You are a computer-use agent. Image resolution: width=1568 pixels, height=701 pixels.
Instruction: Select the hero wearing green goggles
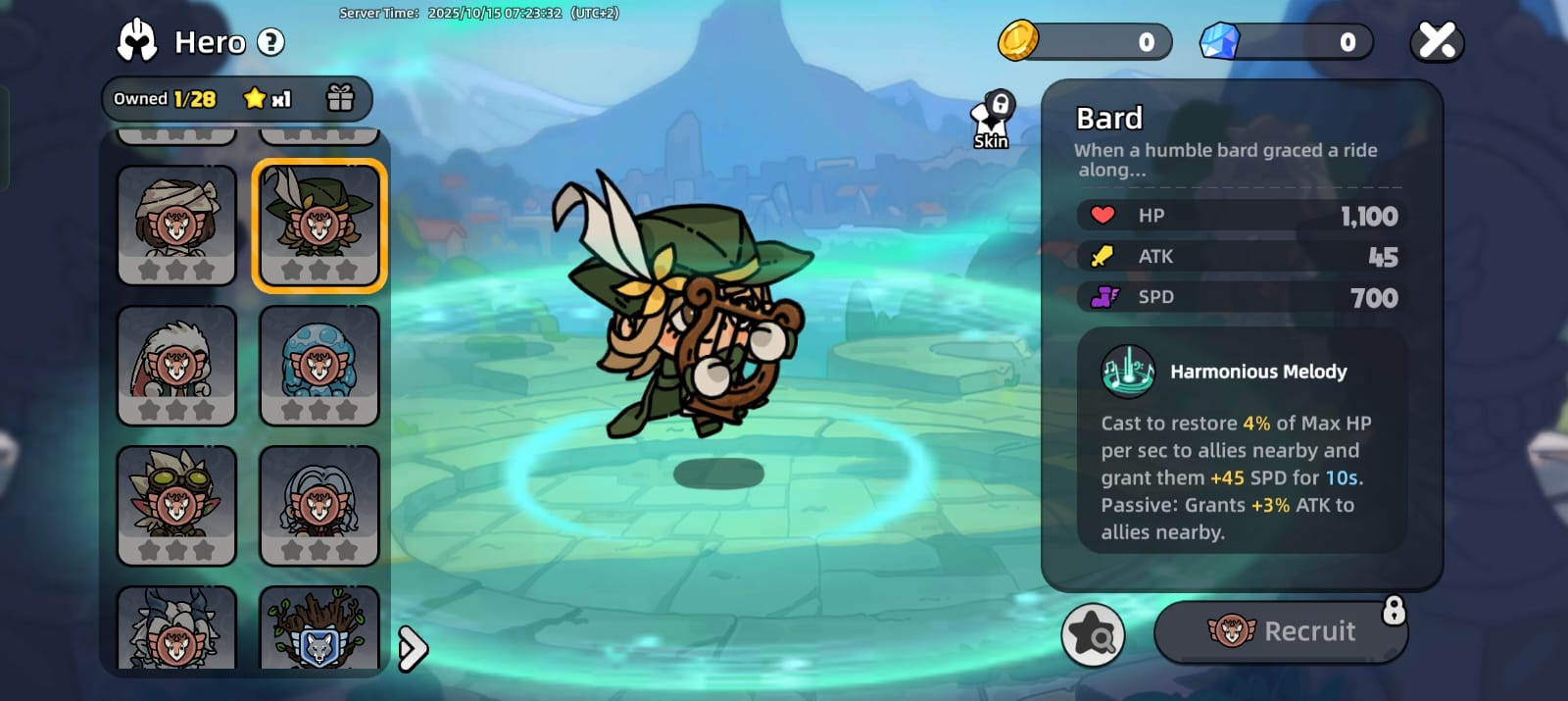click(176, 505)
